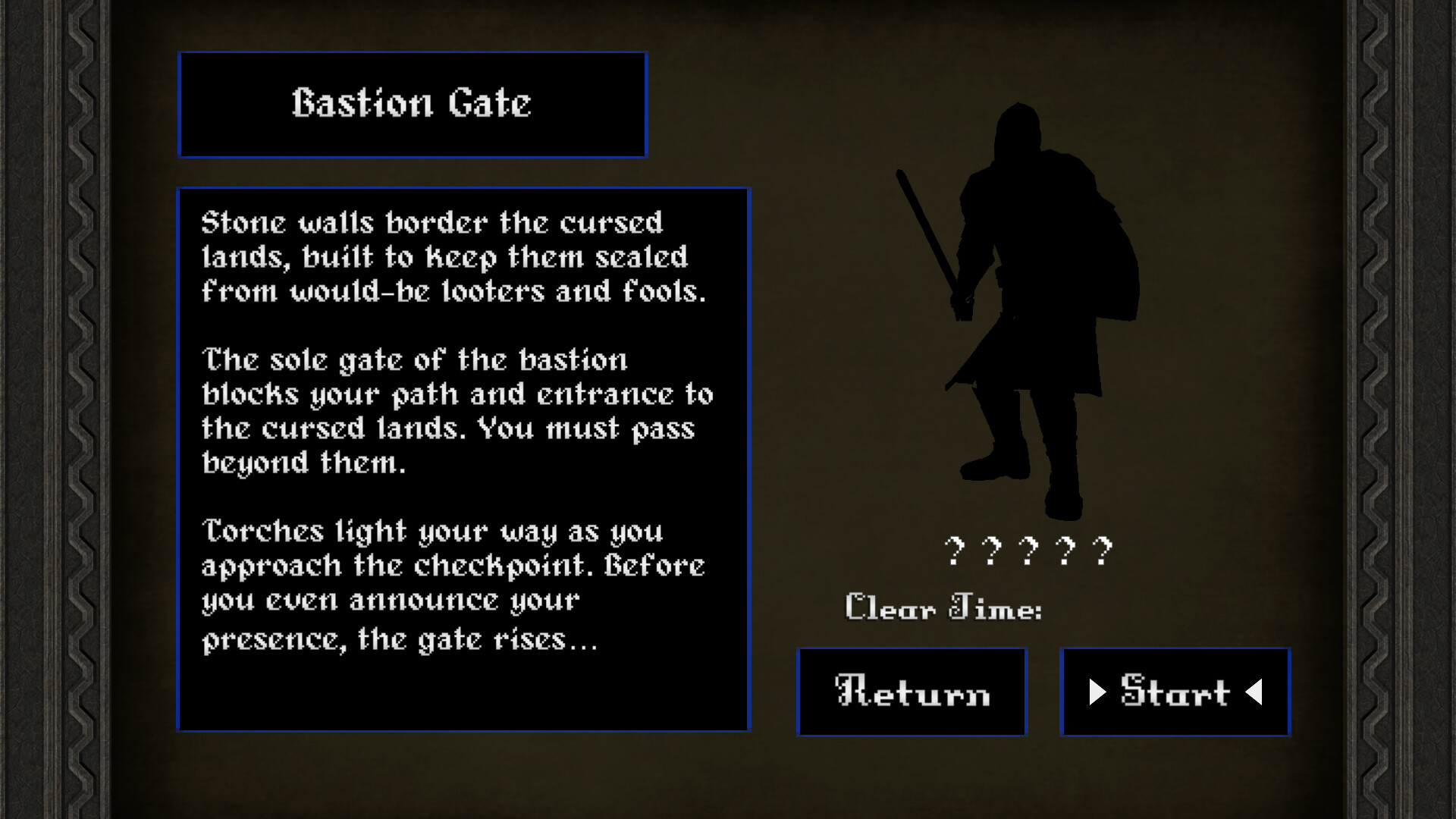Click the fourth question mark under the figure

(x=1067, y=550)
